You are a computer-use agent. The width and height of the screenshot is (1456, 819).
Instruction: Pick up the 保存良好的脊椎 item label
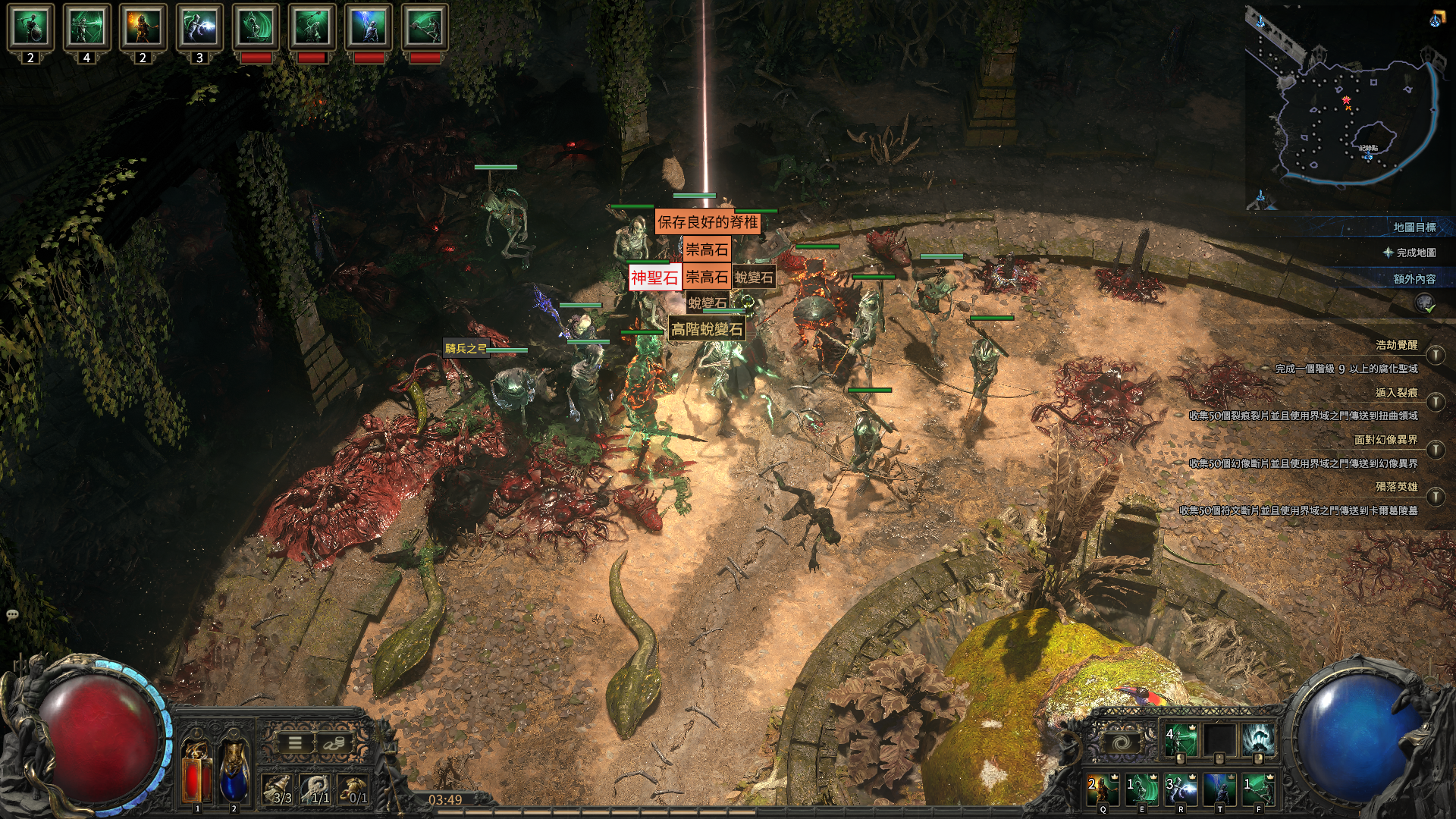[x=707, y=222]
